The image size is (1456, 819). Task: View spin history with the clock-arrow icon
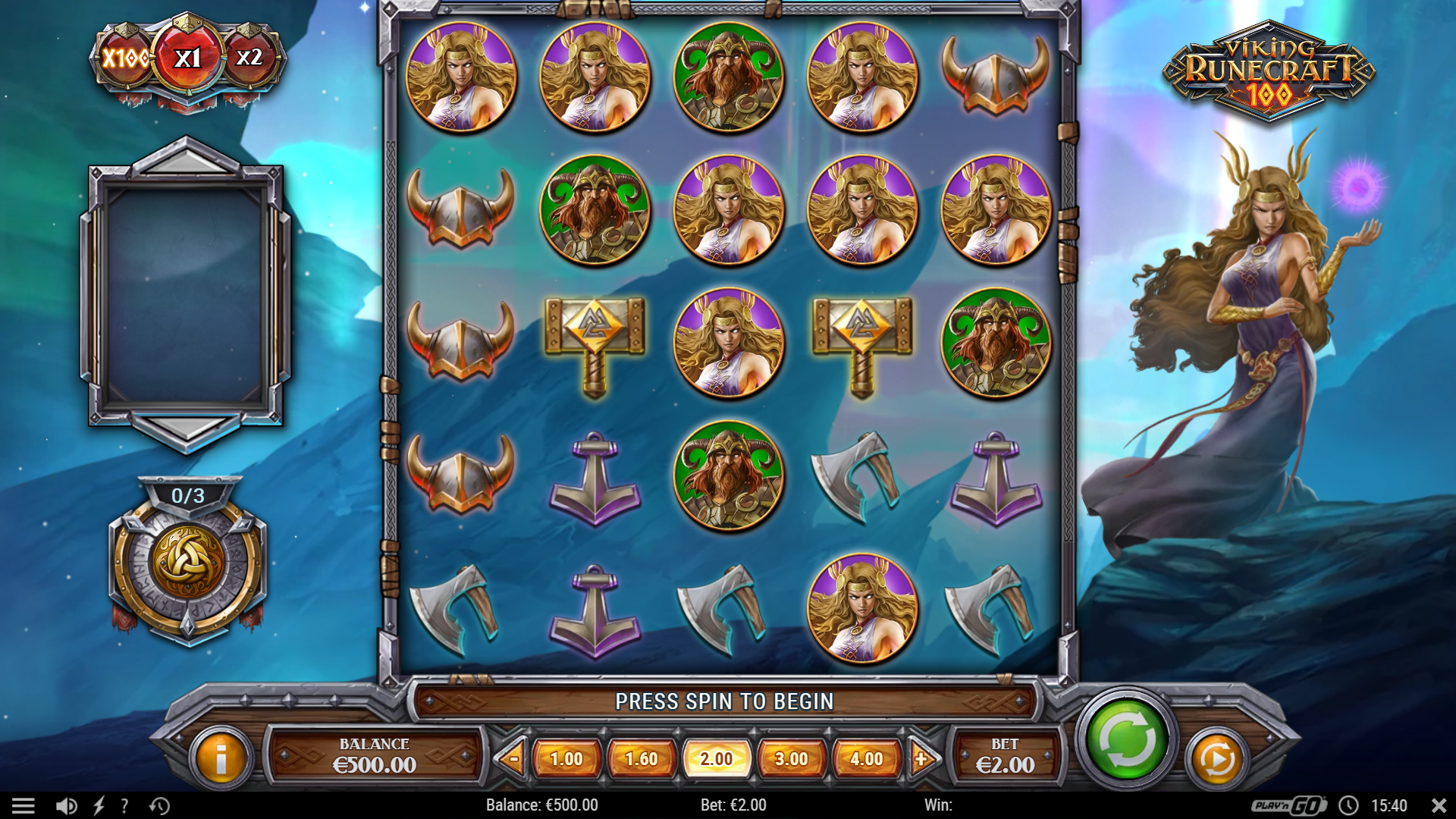click(157, 805)
